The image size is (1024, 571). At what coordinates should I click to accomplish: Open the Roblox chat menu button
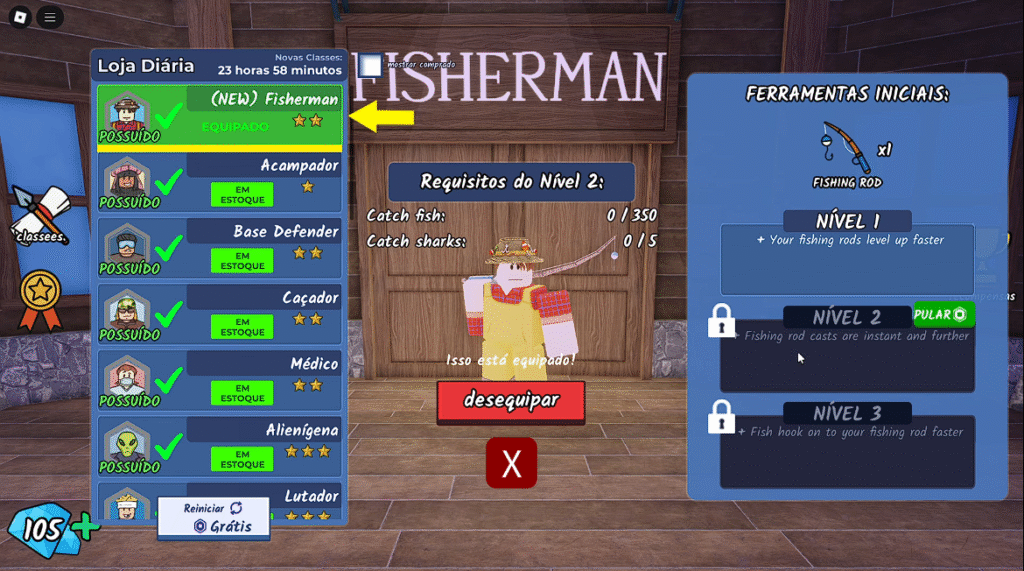[50, 17]
